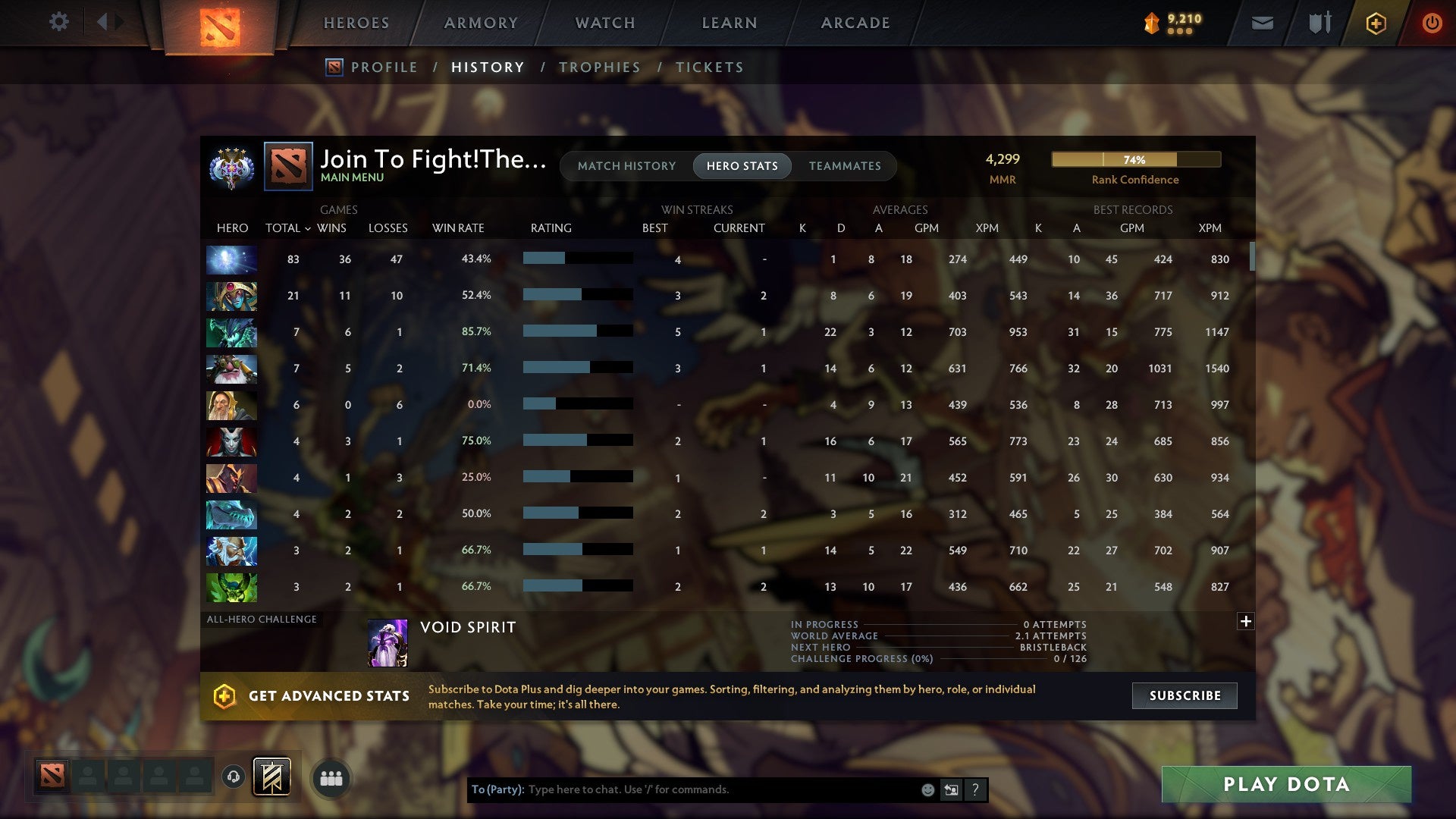
Task: Switch to the TEAMMATES tab
Action: (845, 165)
